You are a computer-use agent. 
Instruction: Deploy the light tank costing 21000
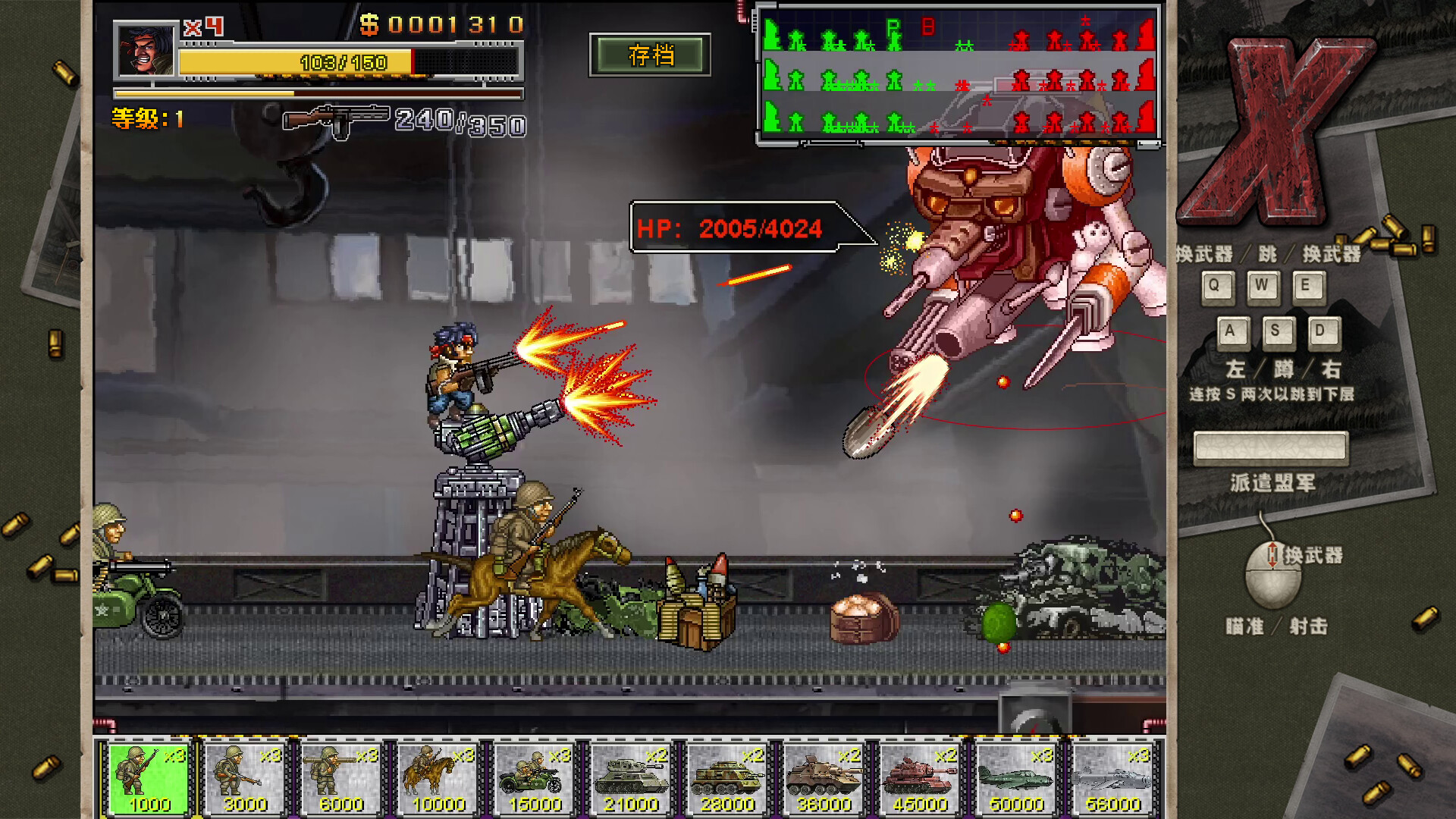(629, 777)
